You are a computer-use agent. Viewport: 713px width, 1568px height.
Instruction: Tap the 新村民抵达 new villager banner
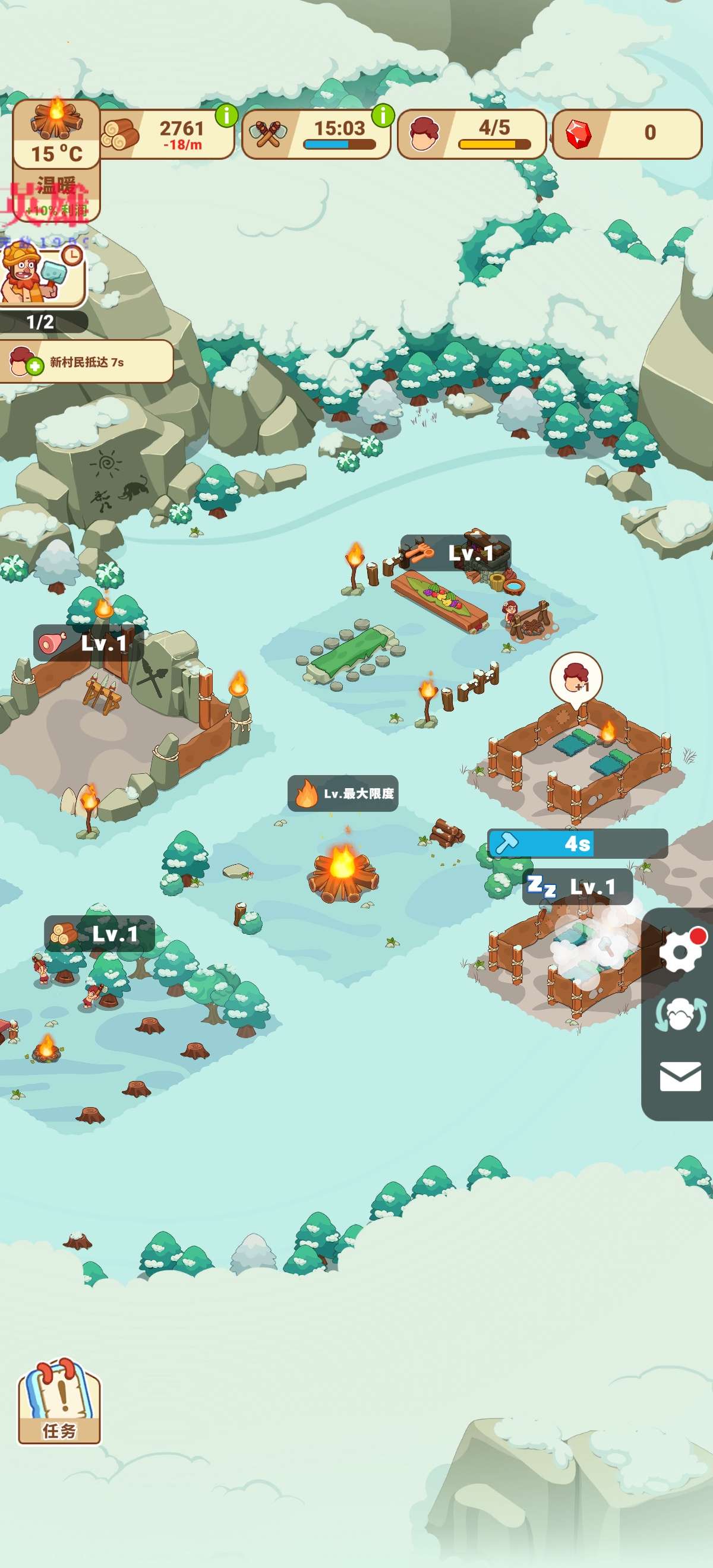point(87,362)
